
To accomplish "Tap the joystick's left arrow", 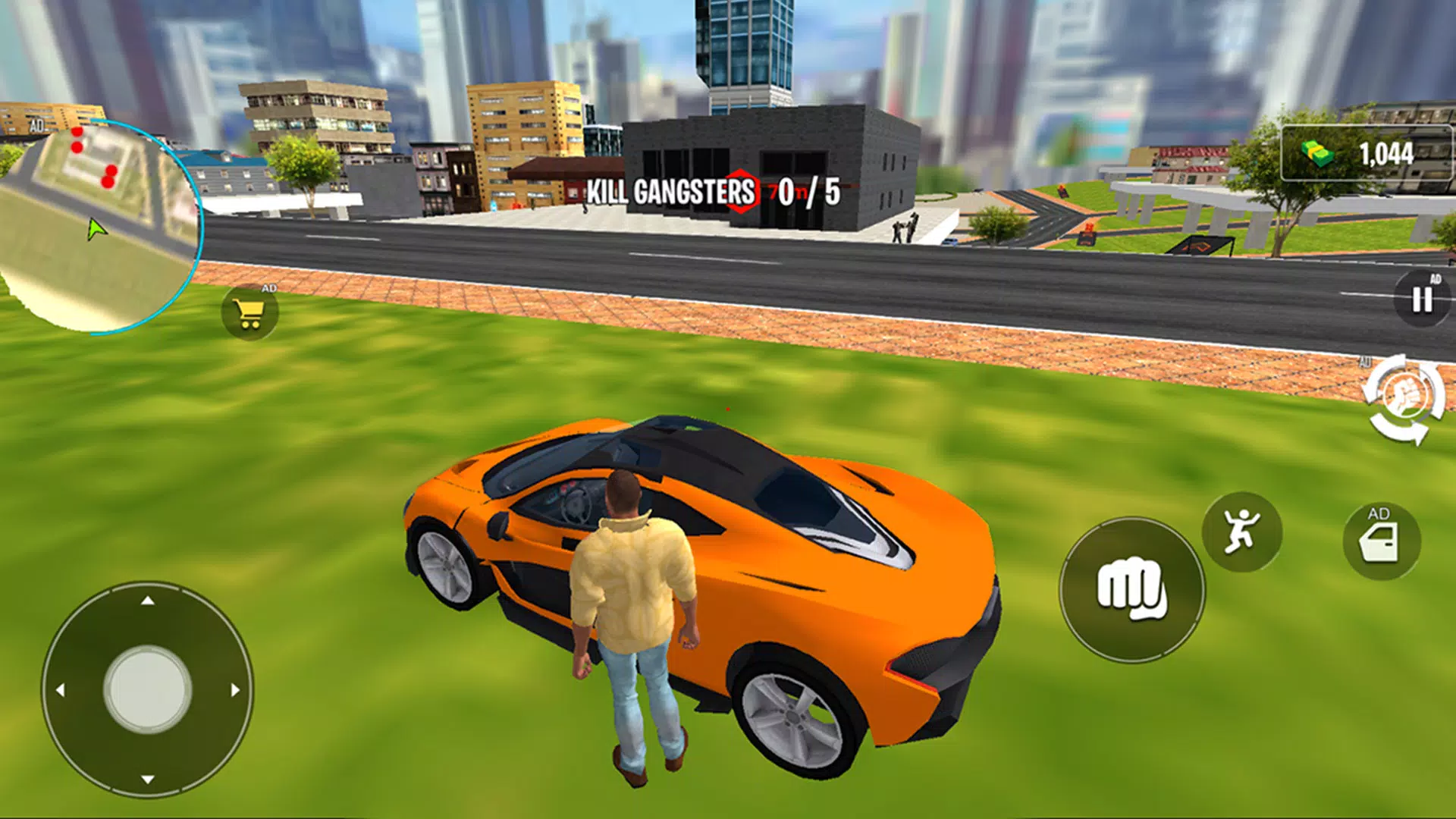I will (x=61, y=690).
